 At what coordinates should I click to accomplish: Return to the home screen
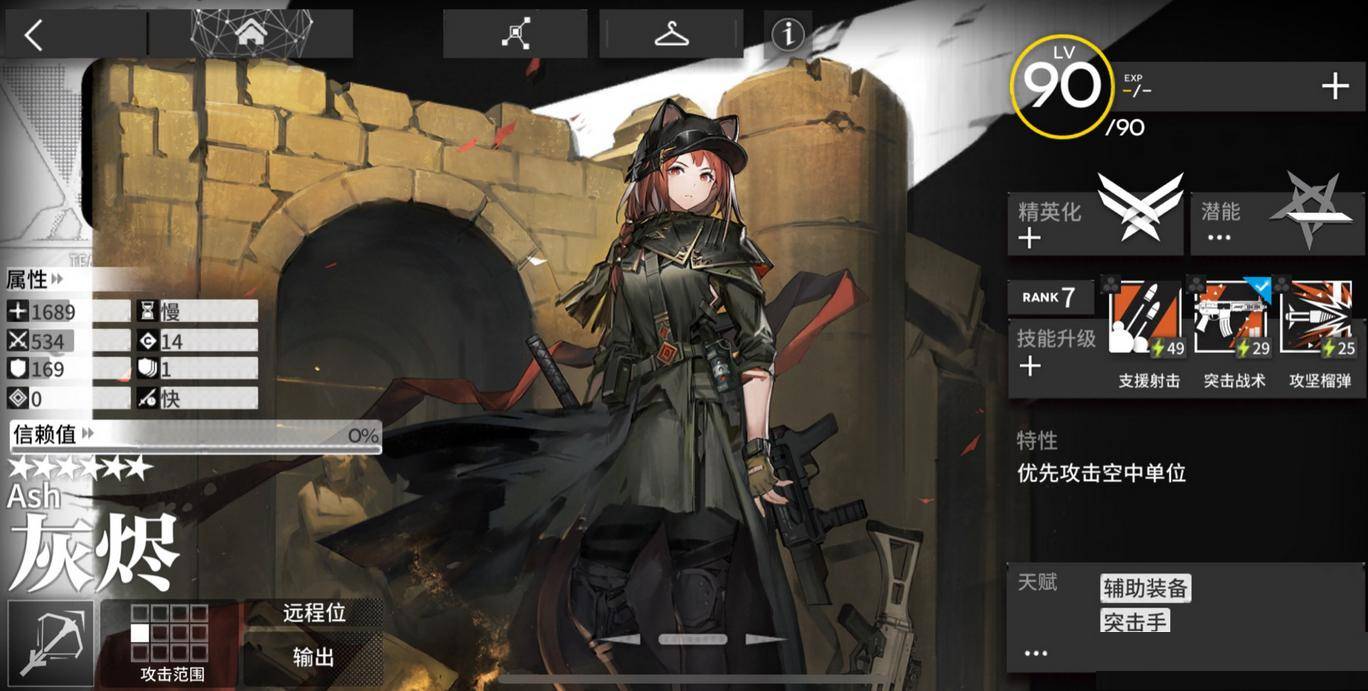tap(250, 34)
